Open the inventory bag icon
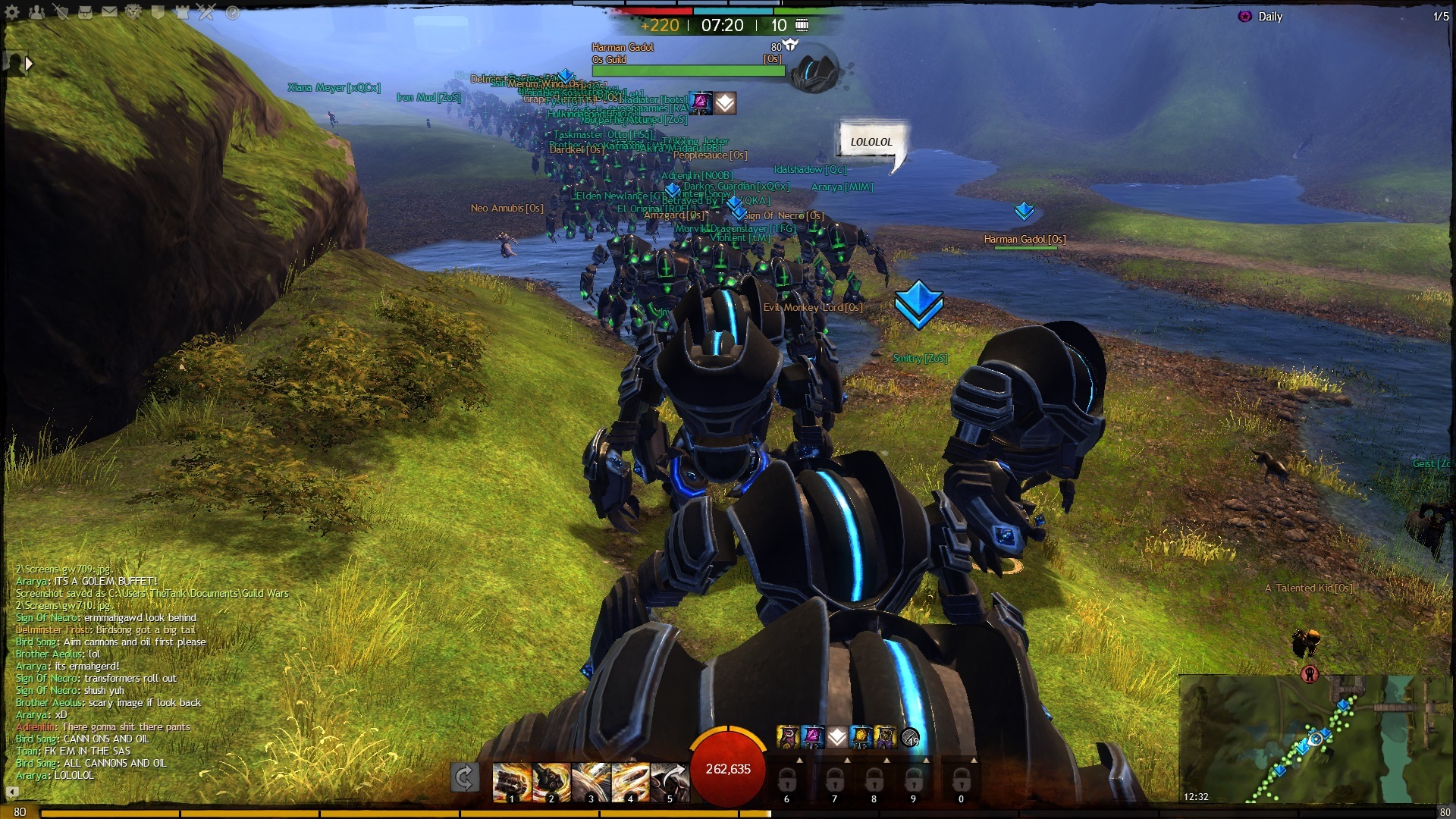The height and width of the screenshot is (819, 1456). click(x=86, y=12)
